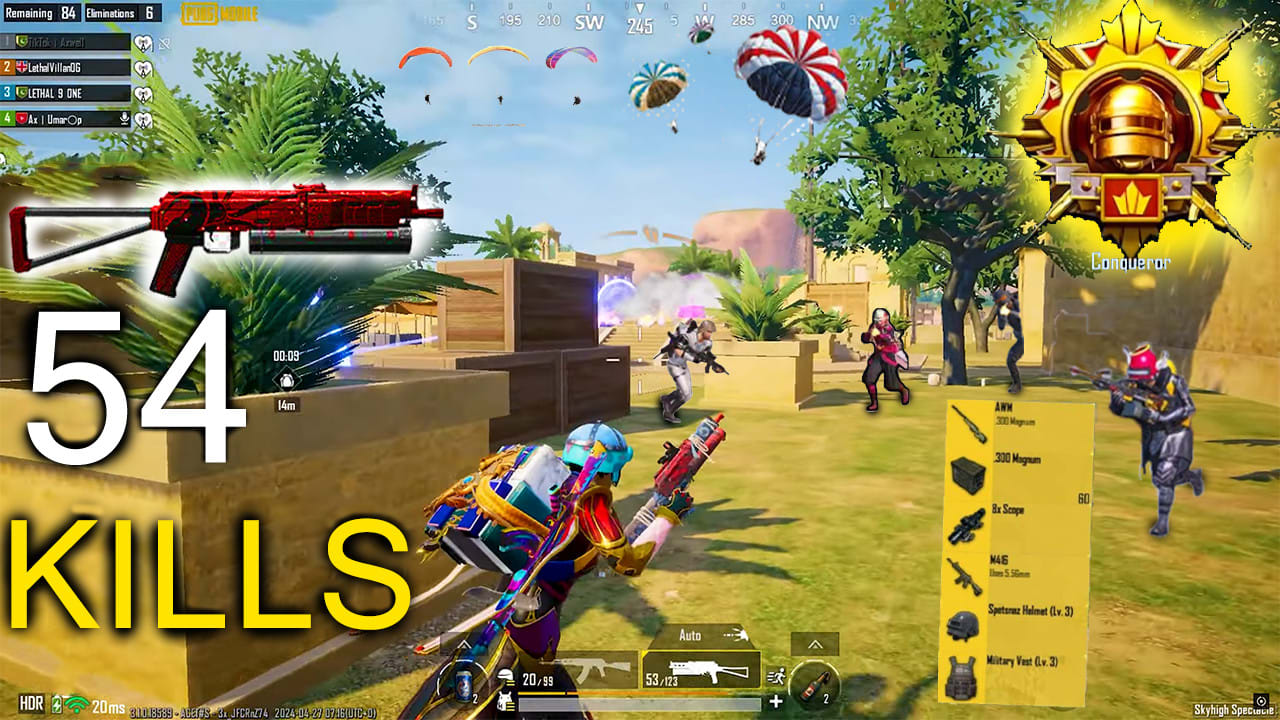
Task: Tap the disconnected icon beside player 1
Action: [164, 42]
